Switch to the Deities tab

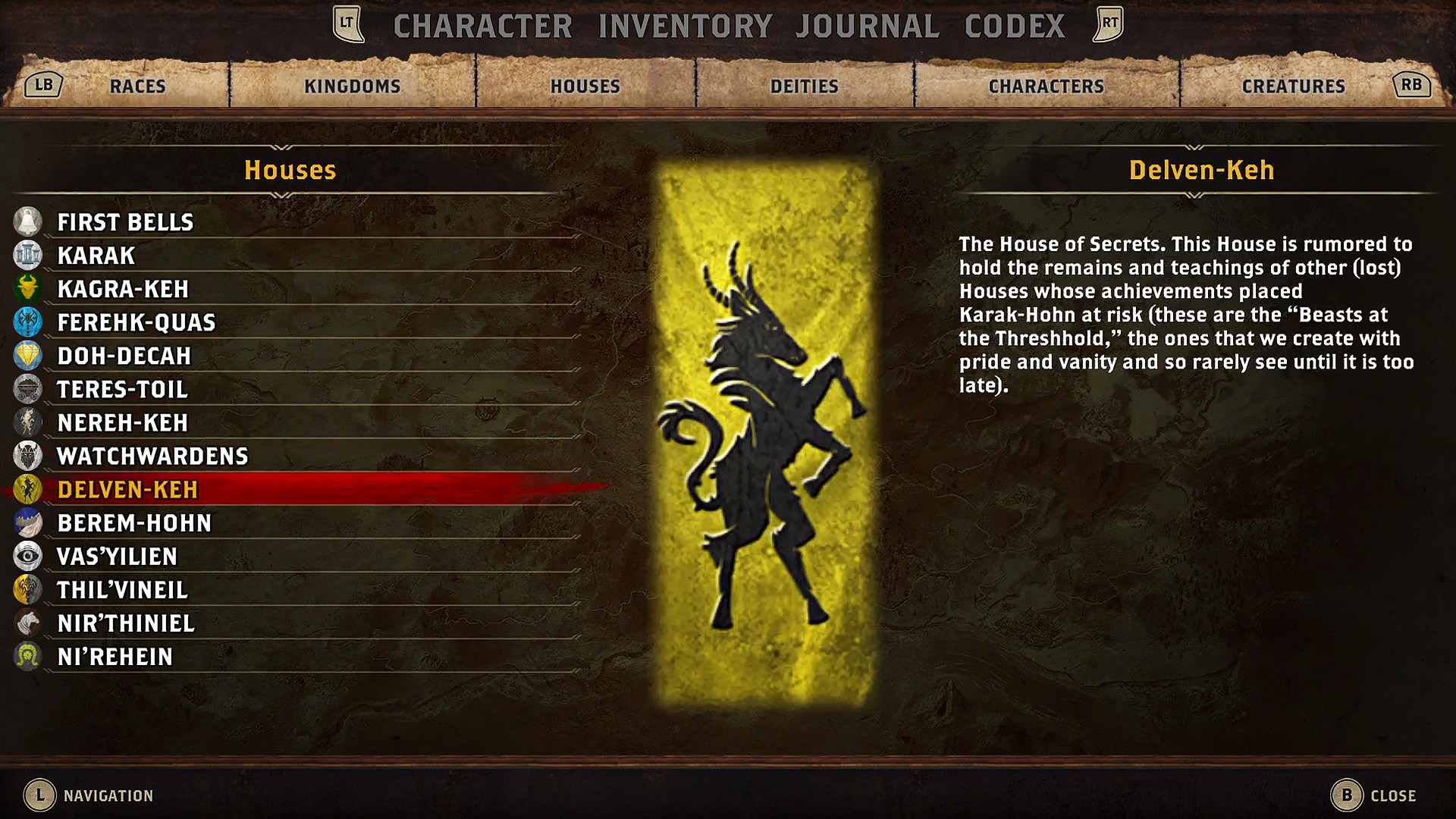803,86
